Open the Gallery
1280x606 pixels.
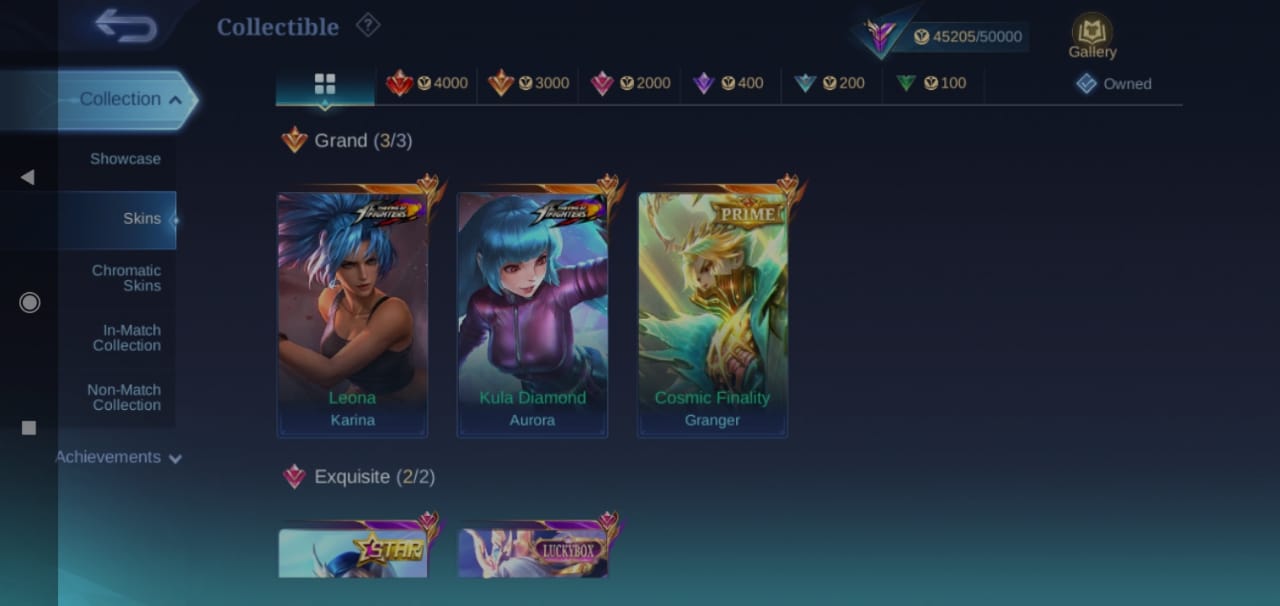pyautogui.click(x=1092, y=37)
